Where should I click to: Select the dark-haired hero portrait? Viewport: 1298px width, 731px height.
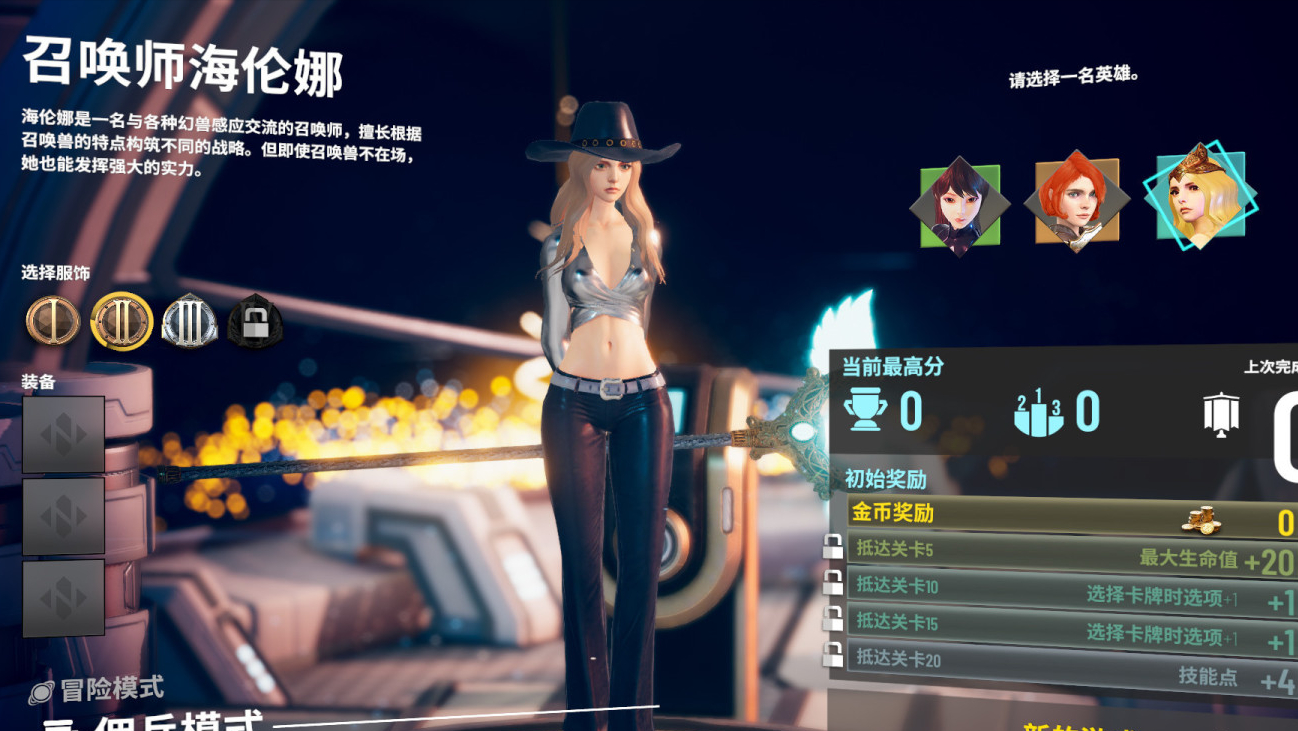click(958, 206)
